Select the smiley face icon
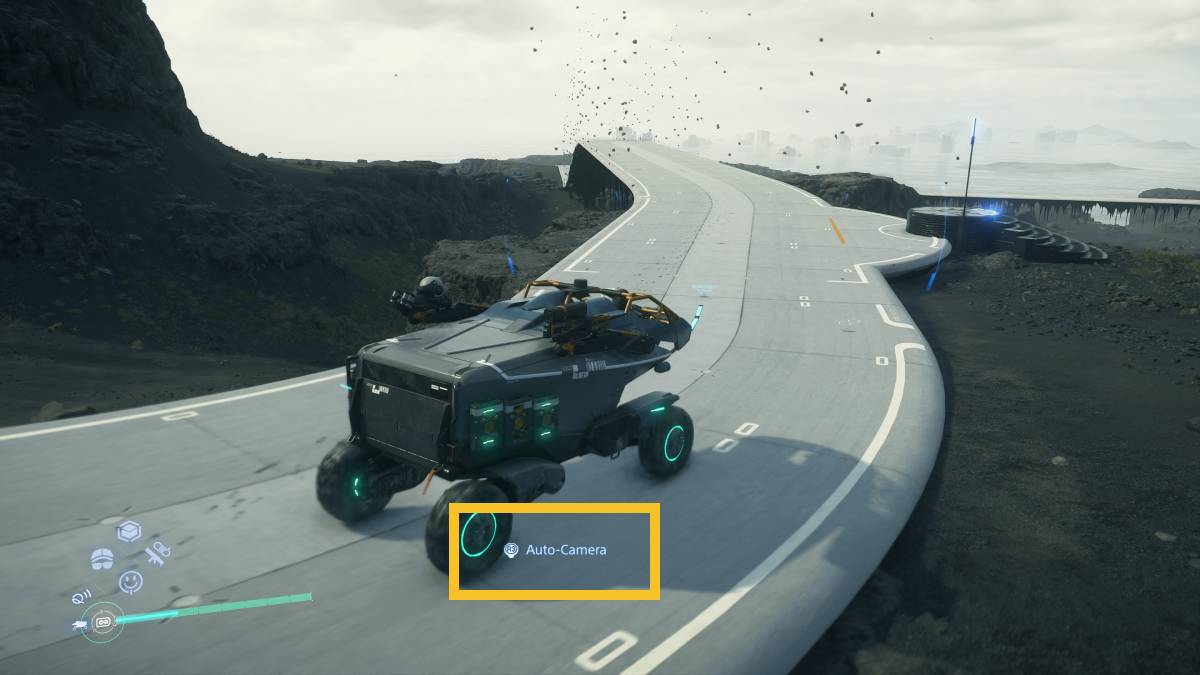This screenshot has width=1200, height=675. pos(130,581)
